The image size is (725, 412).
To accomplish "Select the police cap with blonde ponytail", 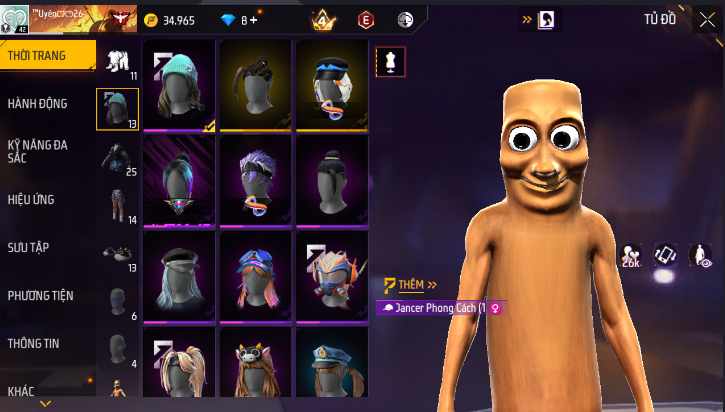I will click(x=332, y=367).
